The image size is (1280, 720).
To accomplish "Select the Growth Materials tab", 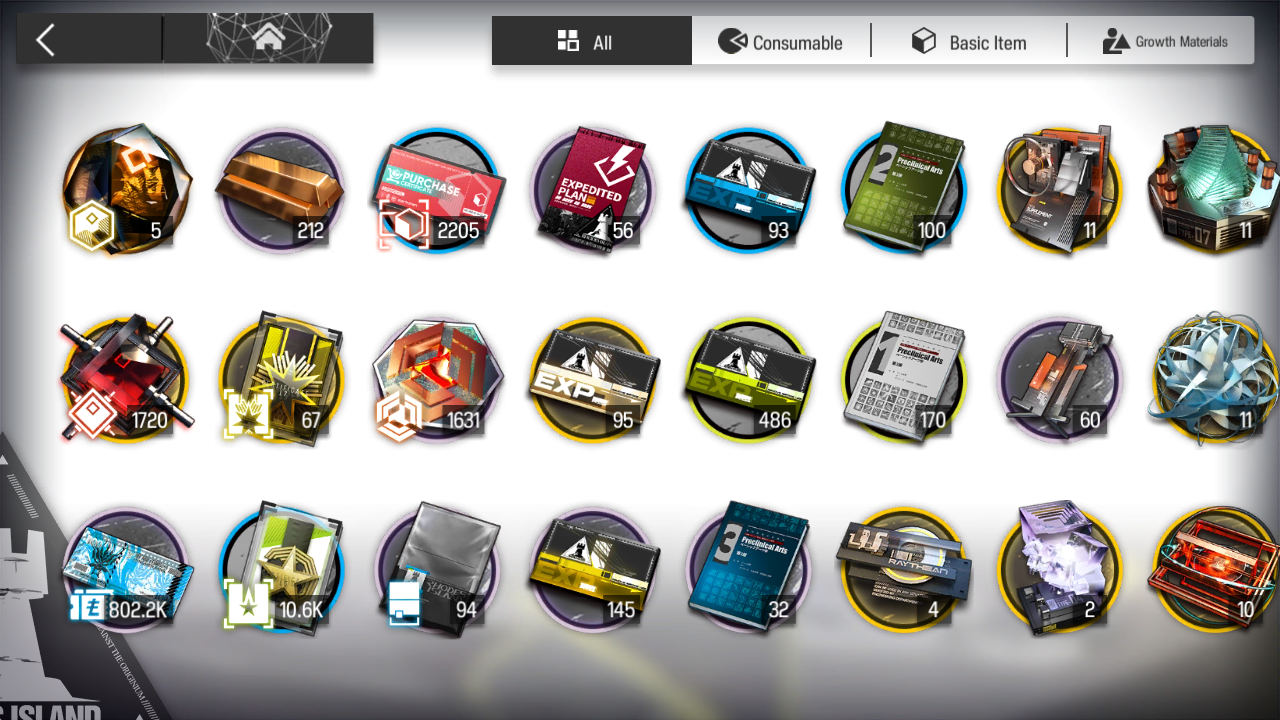I will click(1165, 41).
